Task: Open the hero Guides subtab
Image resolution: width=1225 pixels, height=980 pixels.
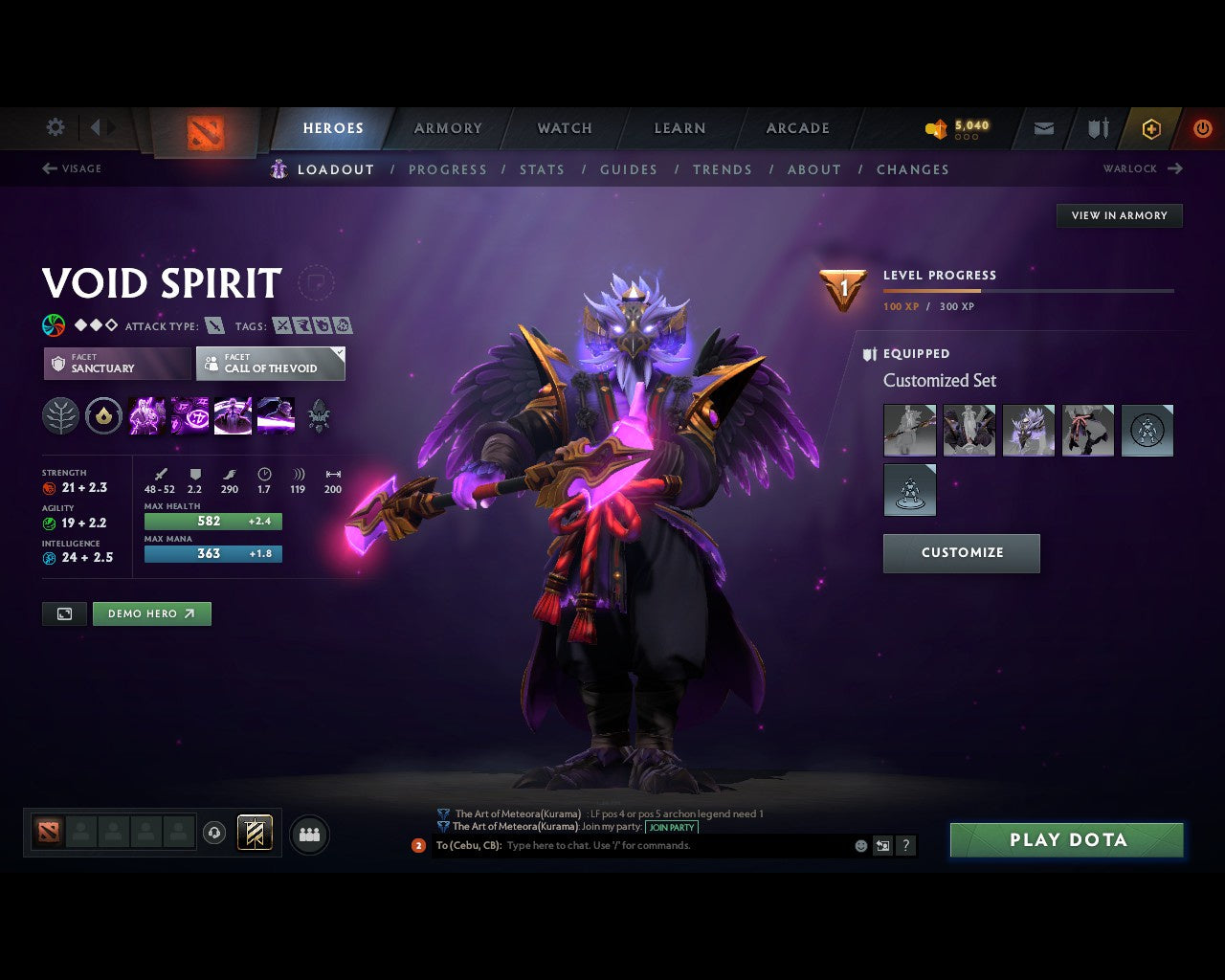Action: [629, 169]
